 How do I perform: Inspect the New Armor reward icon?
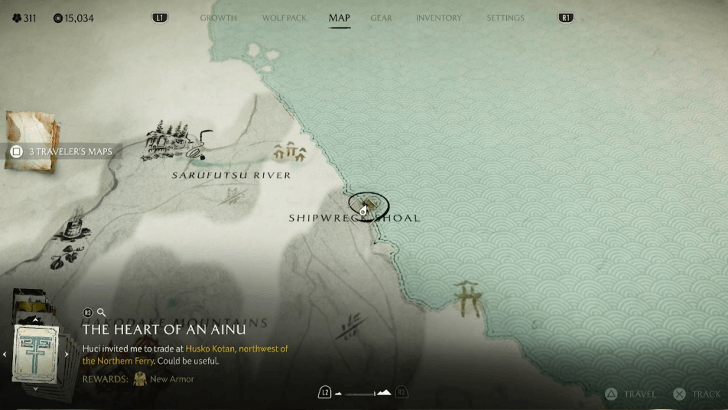(140, 379)
